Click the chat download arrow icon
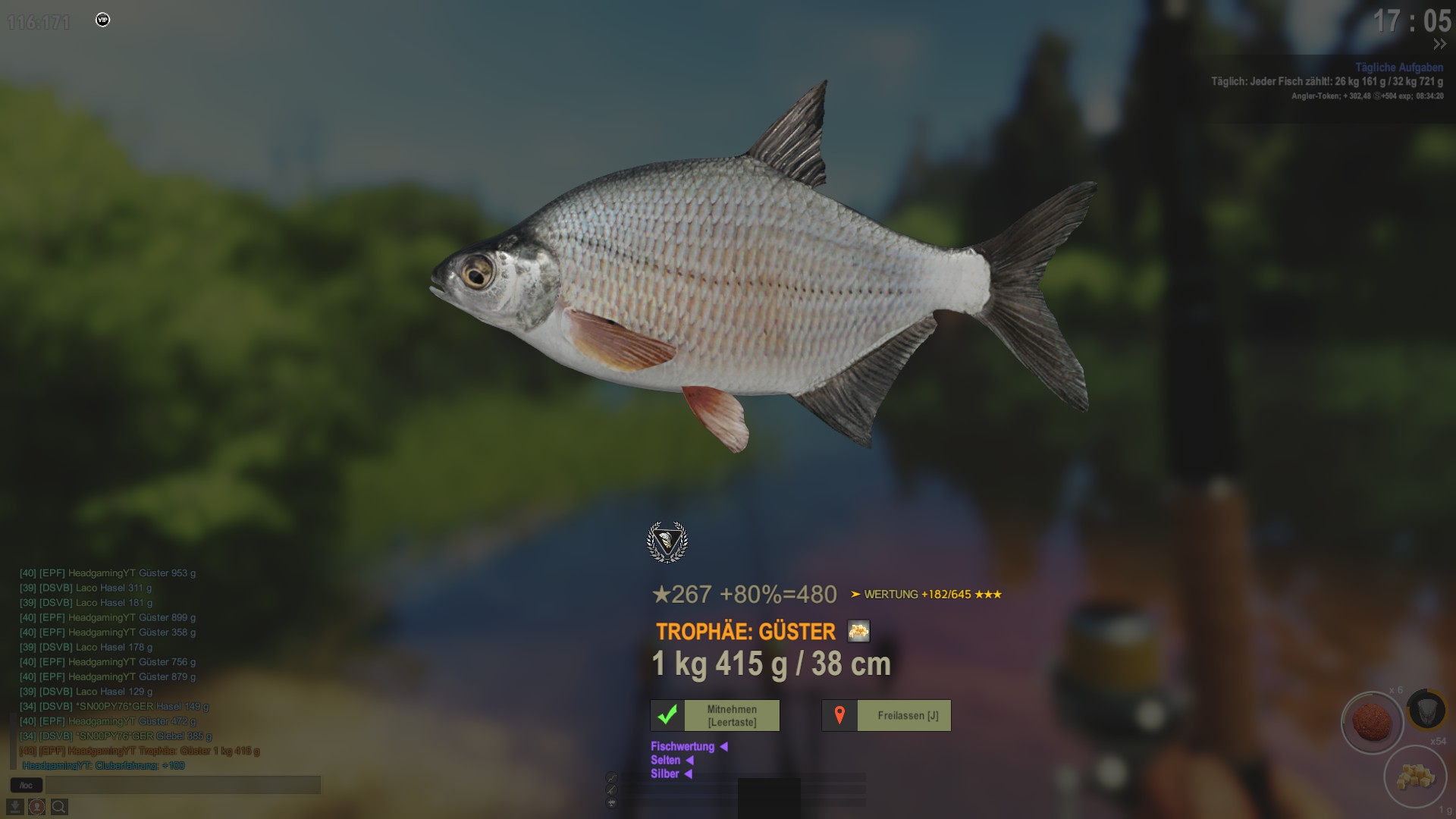This screenshot has height=819, width=1456. click(x=15, y=807)
